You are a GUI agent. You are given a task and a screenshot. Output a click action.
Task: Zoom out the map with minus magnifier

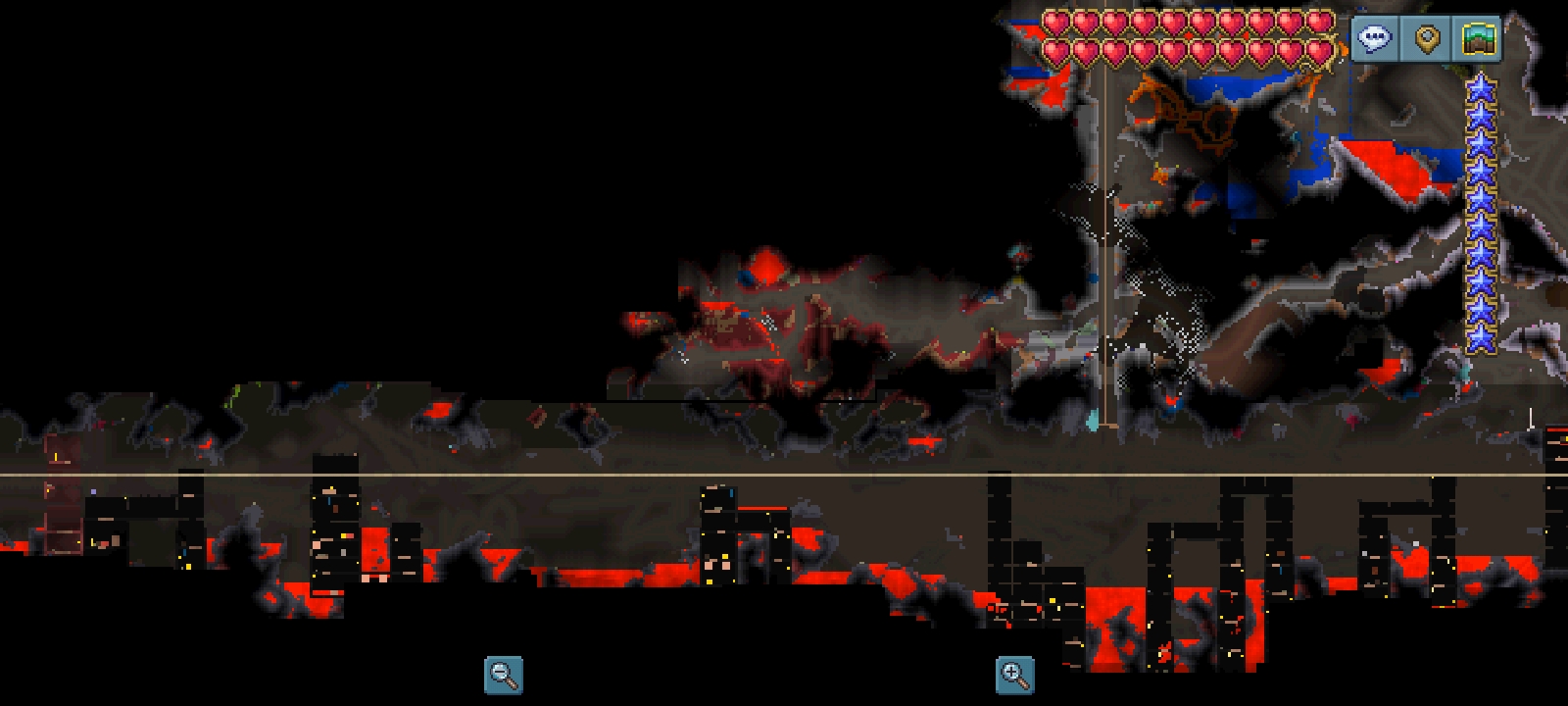click(504, 675)
